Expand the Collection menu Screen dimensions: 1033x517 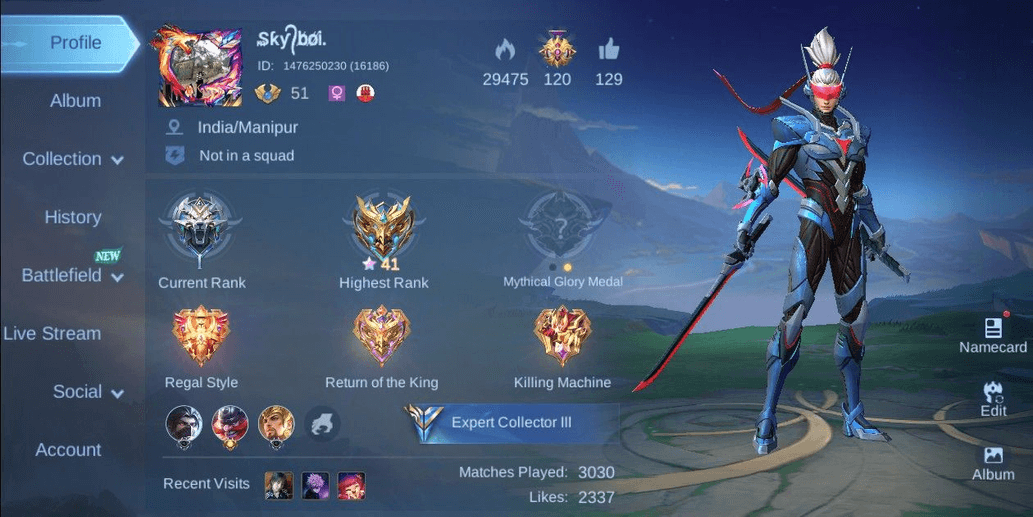click(x=73, y=159)
